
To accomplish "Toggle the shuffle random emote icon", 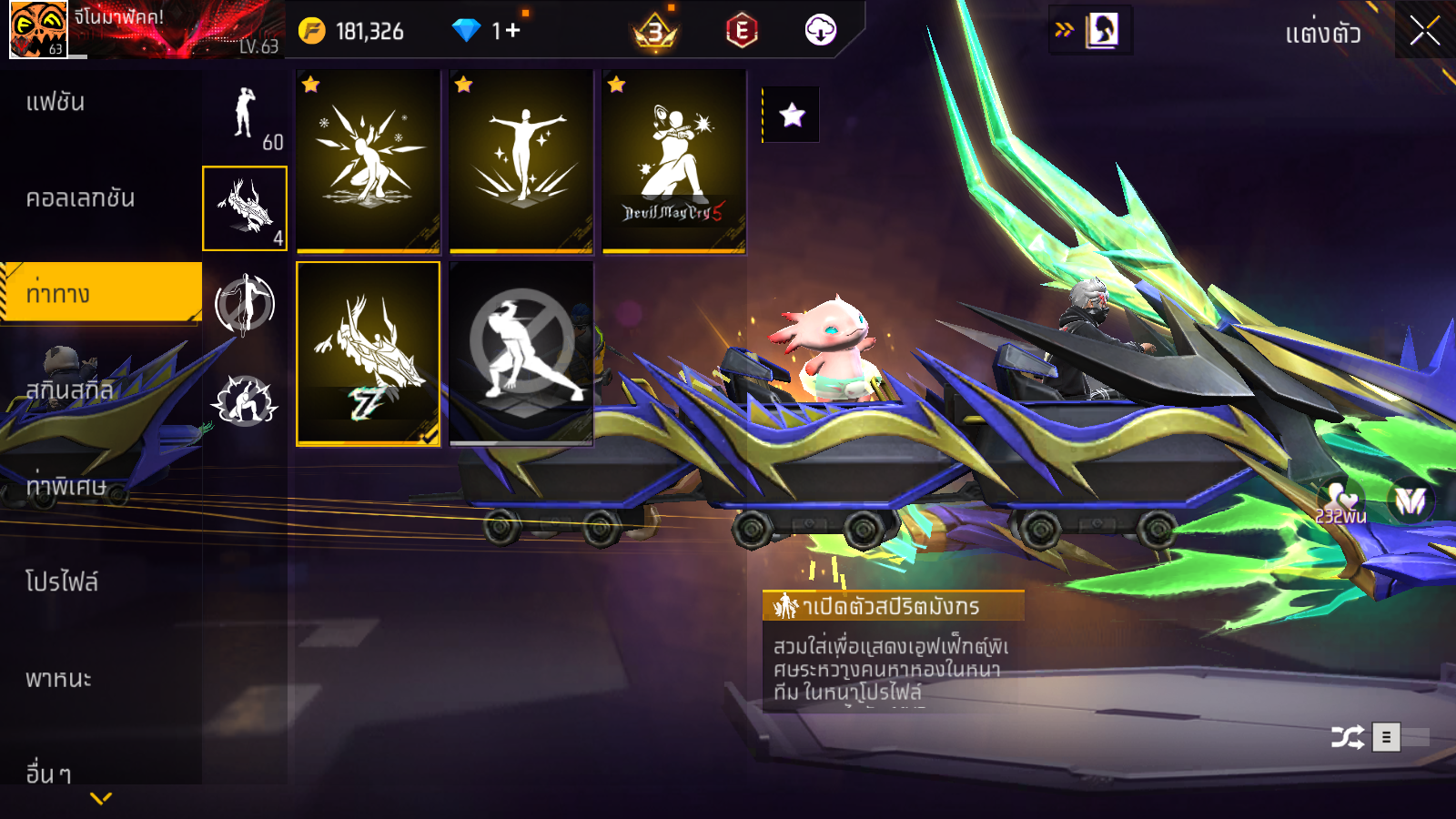I will pyautogui.click(x=1347, y=736).
